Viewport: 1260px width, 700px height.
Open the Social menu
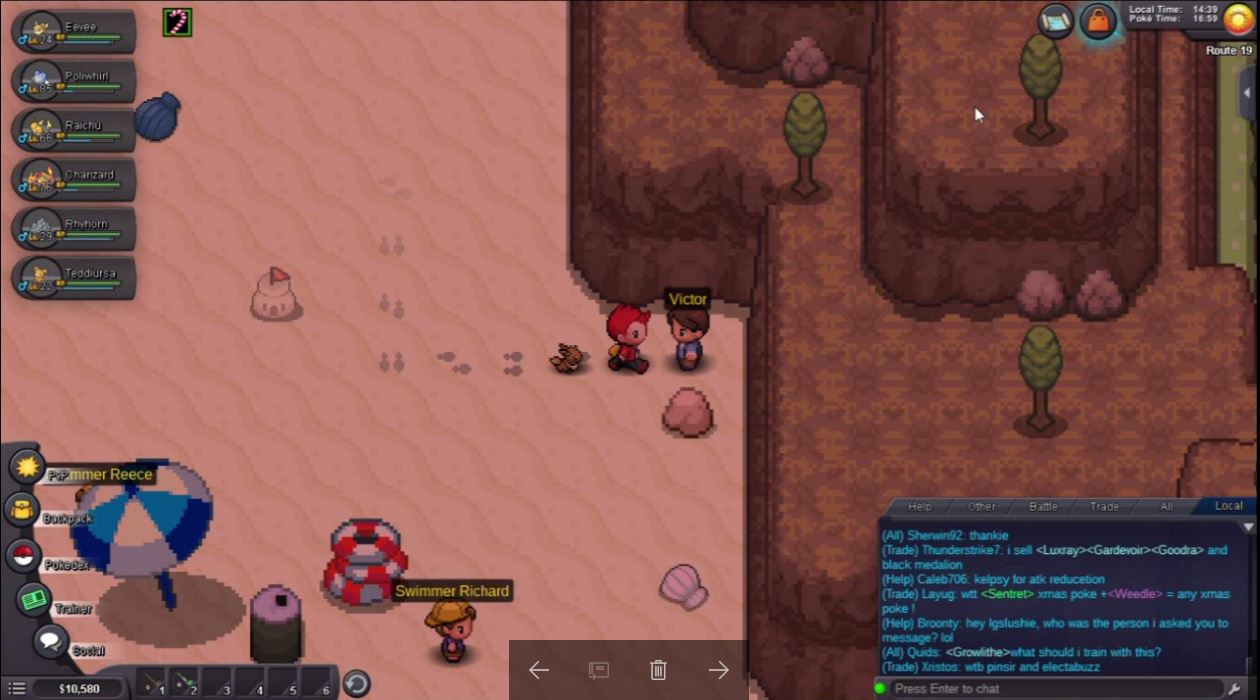coord(50,641)
